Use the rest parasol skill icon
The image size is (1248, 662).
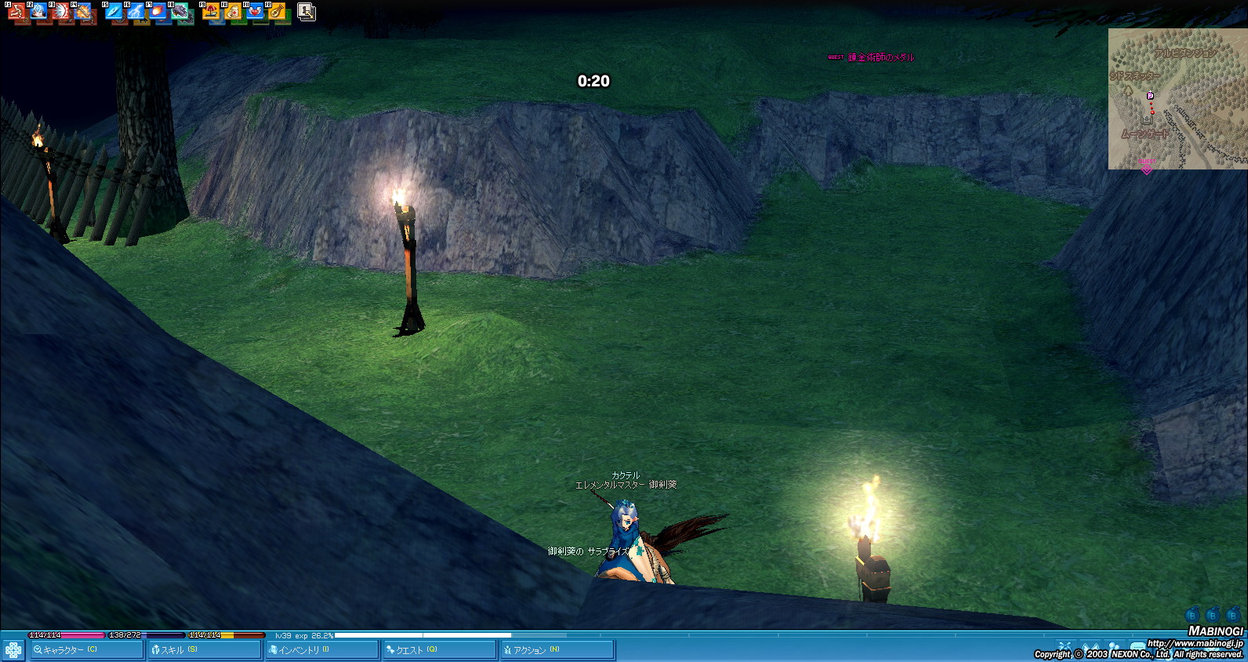[x=210, y=11]
